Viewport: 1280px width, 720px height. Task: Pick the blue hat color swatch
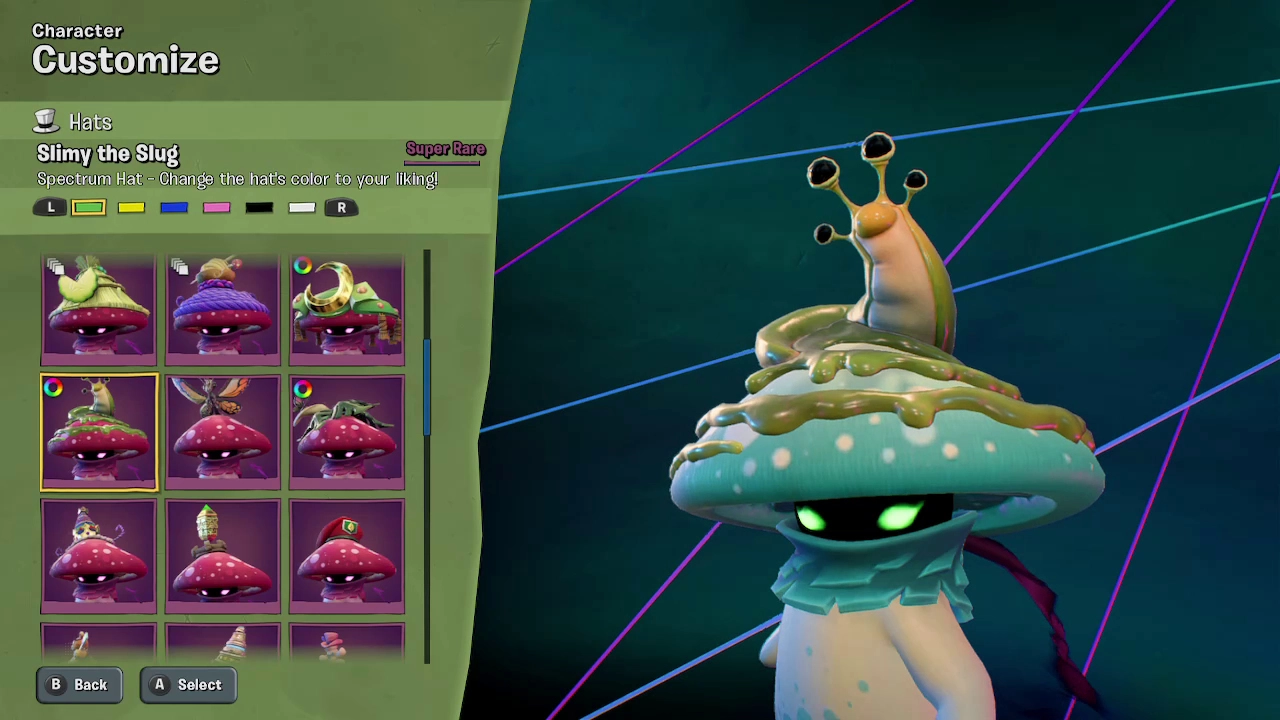tap(173, 207)
